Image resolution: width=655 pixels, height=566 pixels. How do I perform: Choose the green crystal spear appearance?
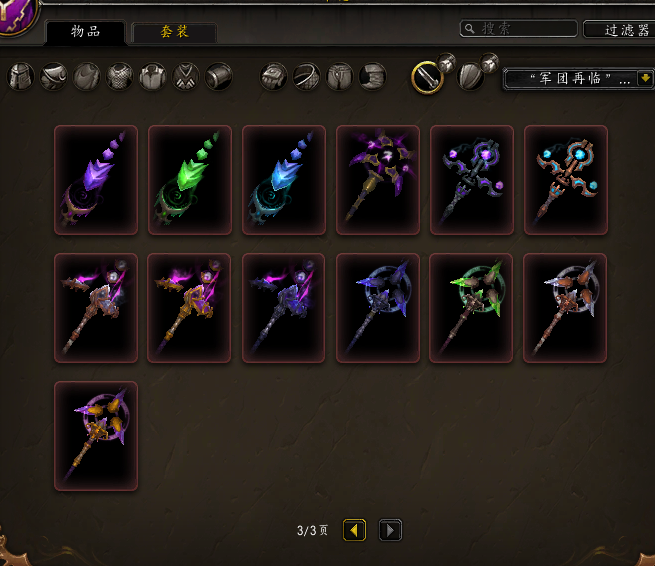tap(190, 180)
